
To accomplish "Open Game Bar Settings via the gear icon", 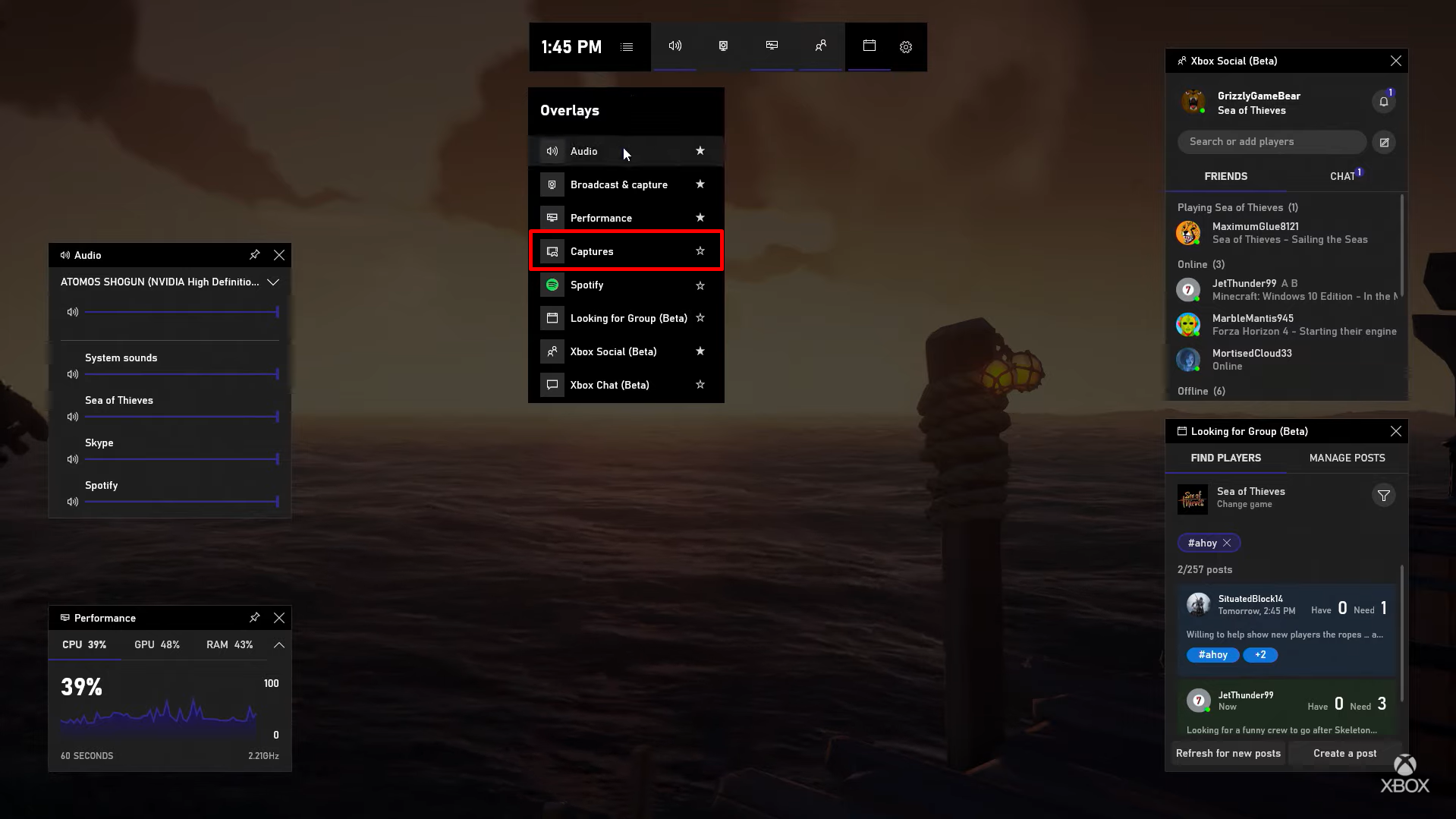I will (905, 46).
